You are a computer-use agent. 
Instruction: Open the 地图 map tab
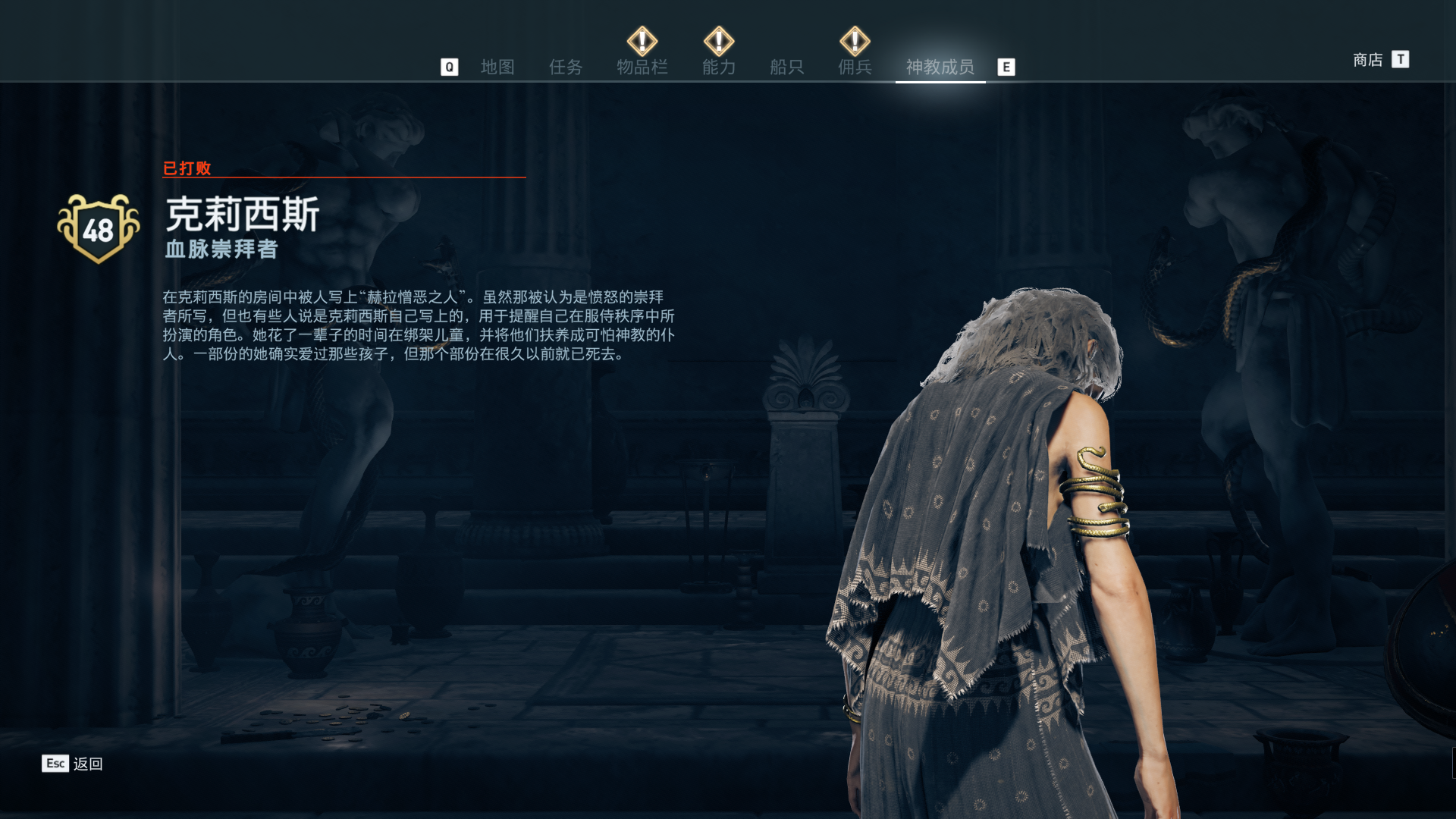(x=497, y=67)
